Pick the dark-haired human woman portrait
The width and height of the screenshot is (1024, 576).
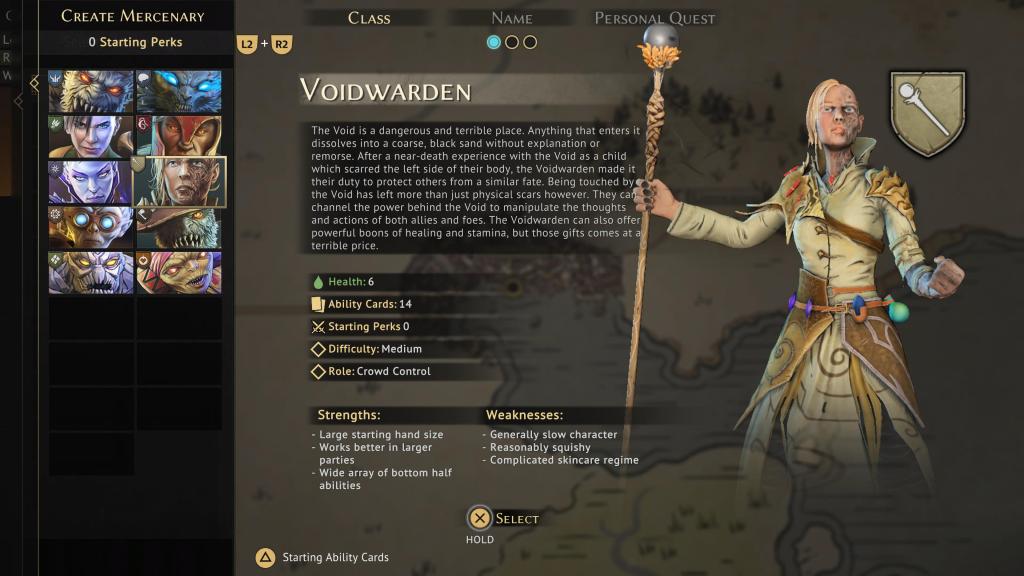(x=91, y=137)
